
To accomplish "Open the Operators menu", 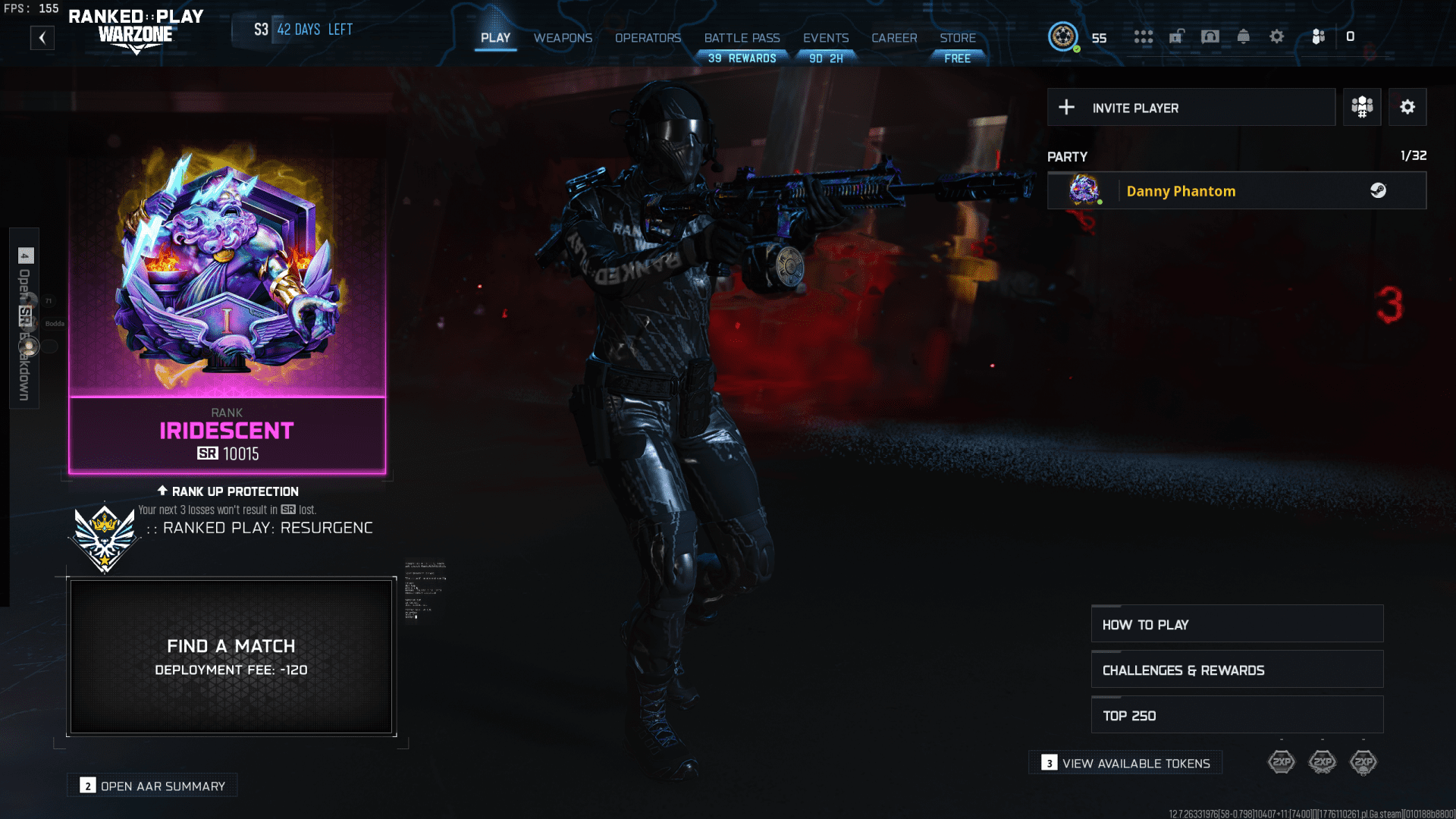I will click(648, 38).
